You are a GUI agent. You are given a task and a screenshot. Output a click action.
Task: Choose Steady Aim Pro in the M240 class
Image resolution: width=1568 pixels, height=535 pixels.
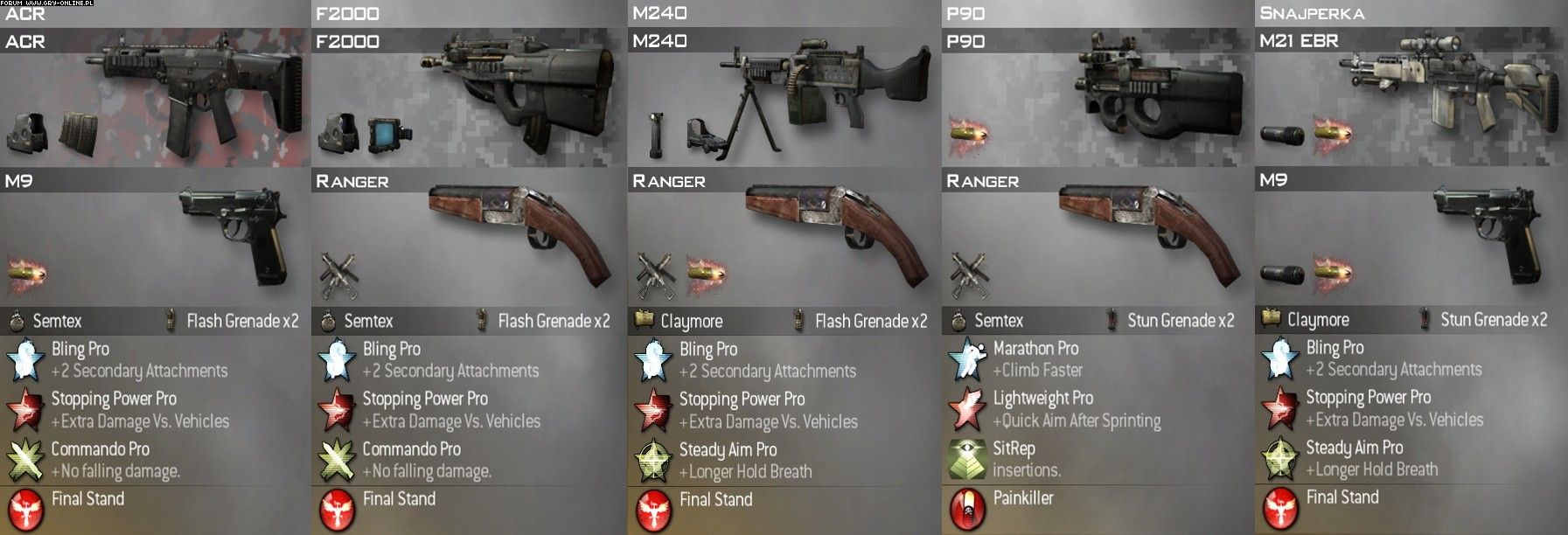point(728,450)
